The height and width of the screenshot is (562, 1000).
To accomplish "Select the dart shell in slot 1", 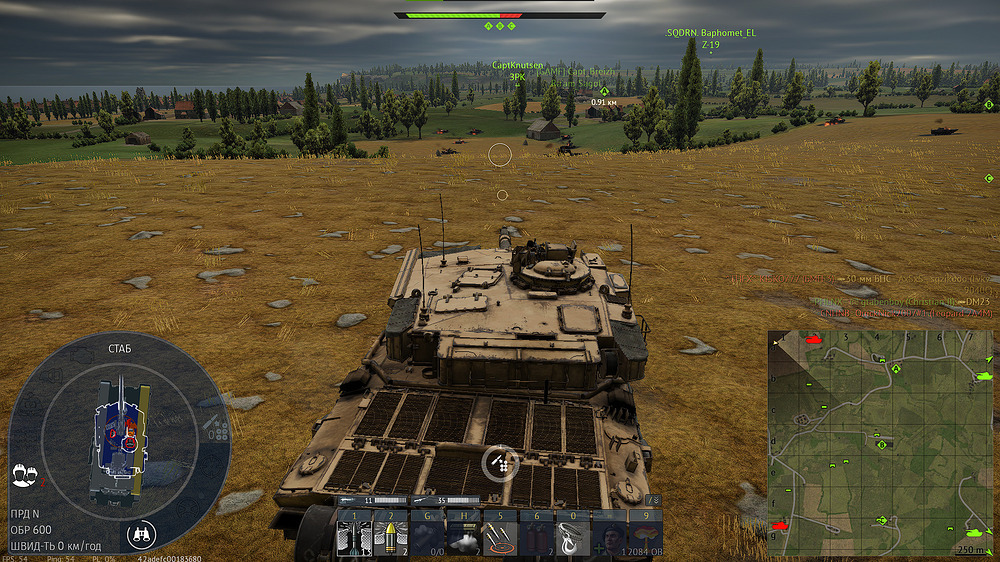I will click(354, 534).
